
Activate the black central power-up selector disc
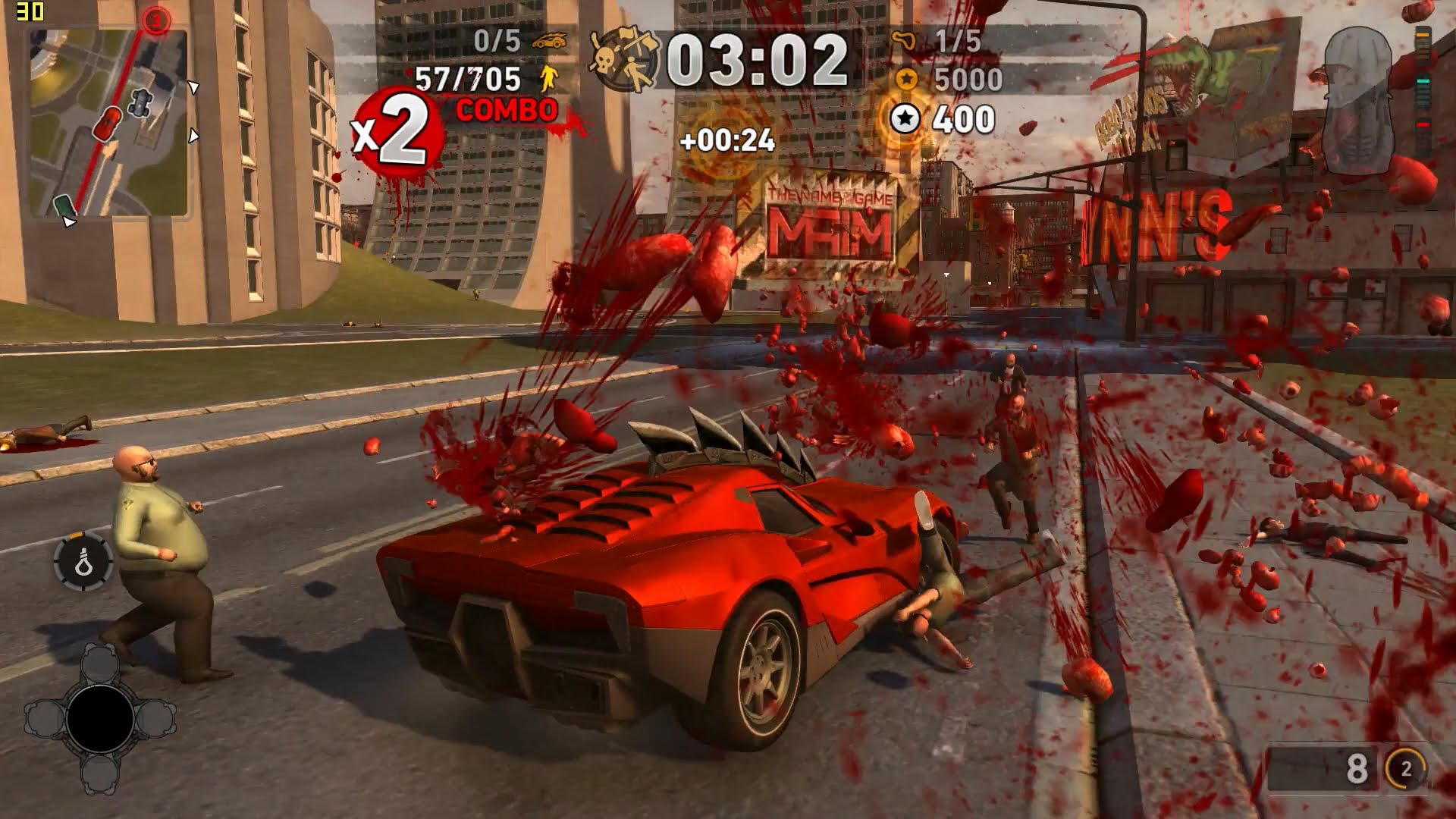click(x=100, y=718)
